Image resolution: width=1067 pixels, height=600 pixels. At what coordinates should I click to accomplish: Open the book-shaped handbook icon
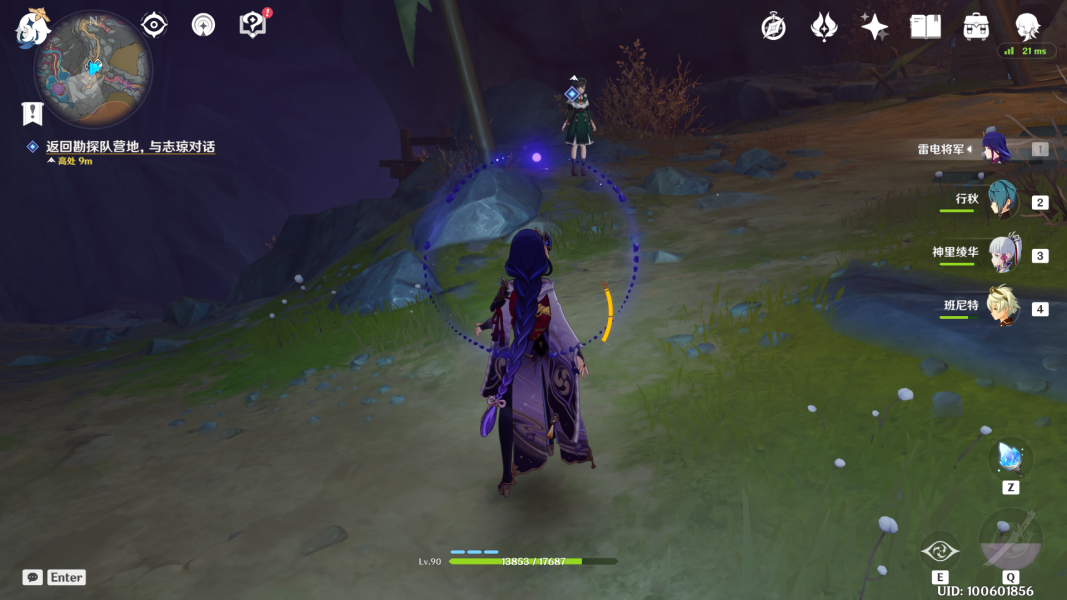(925, 27)
